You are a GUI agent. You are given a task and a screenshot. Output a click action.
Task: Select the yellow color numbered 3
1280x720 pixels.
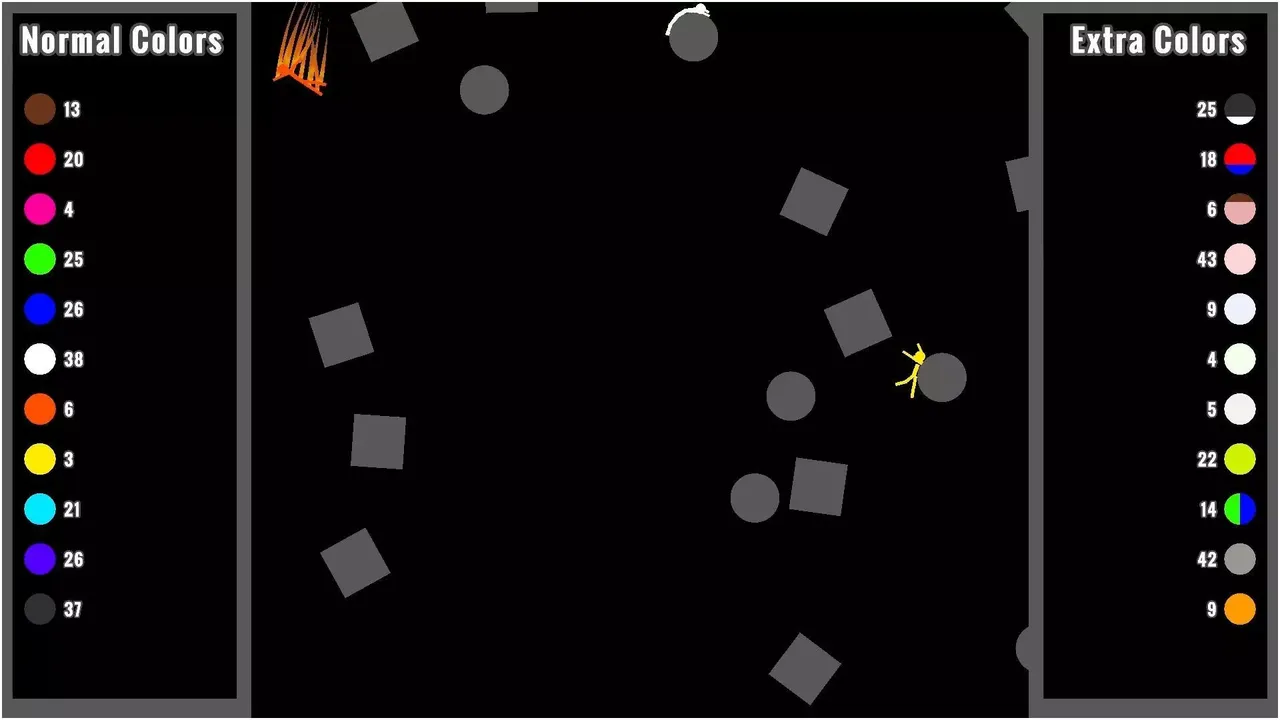(40, 460)
